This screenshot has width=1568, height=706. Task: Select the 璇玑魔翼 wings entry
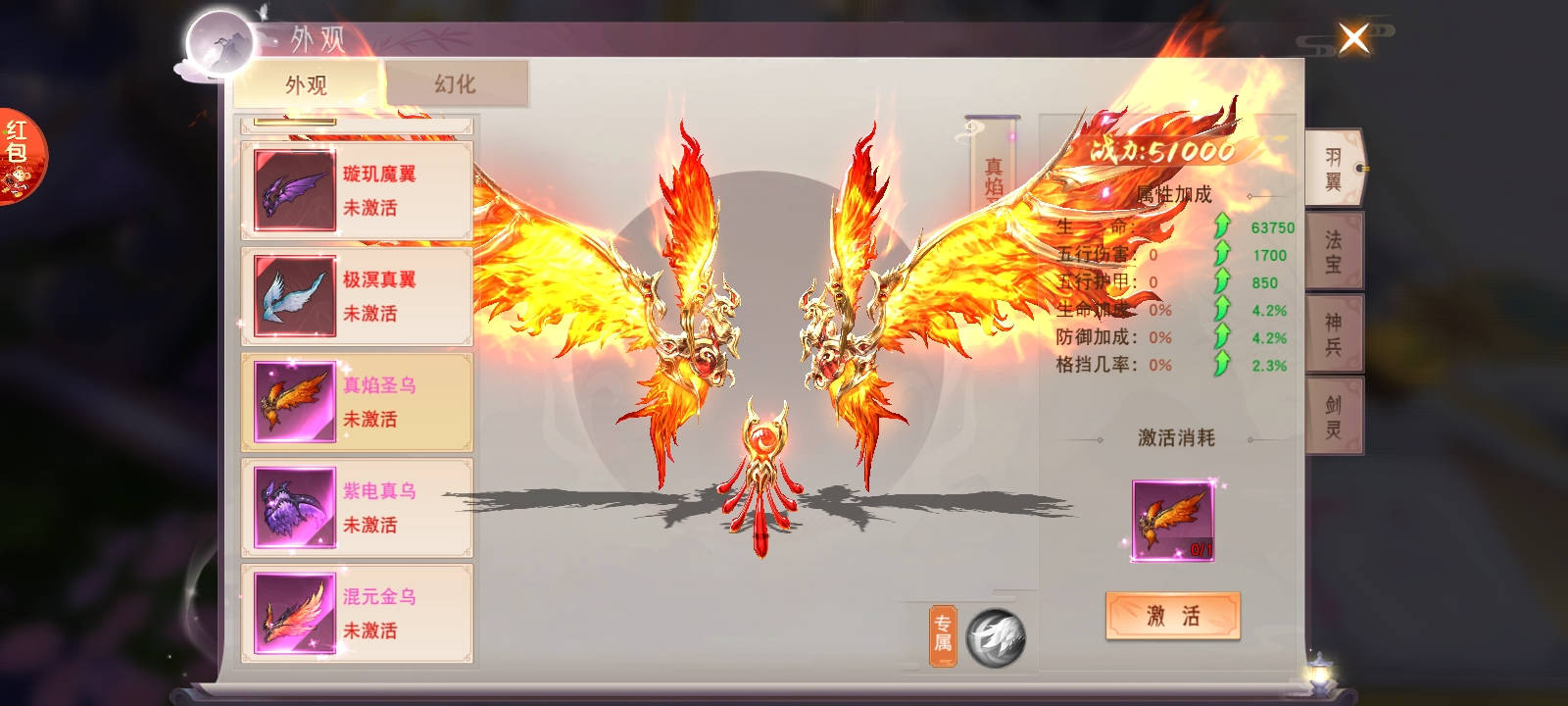point(357,190)
